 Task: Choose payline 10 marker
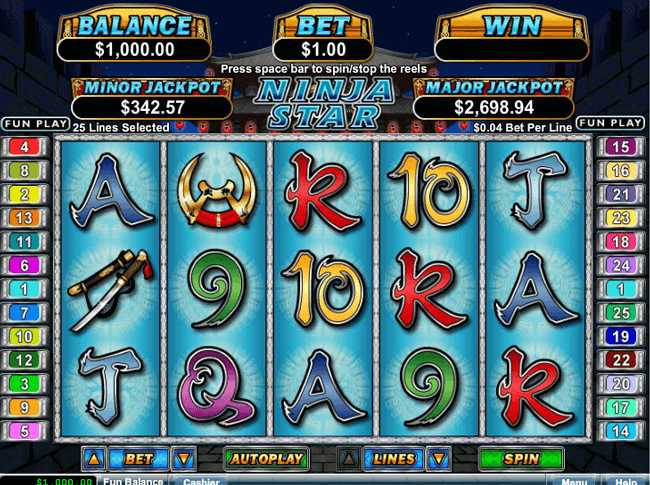[x=22, y=337]
